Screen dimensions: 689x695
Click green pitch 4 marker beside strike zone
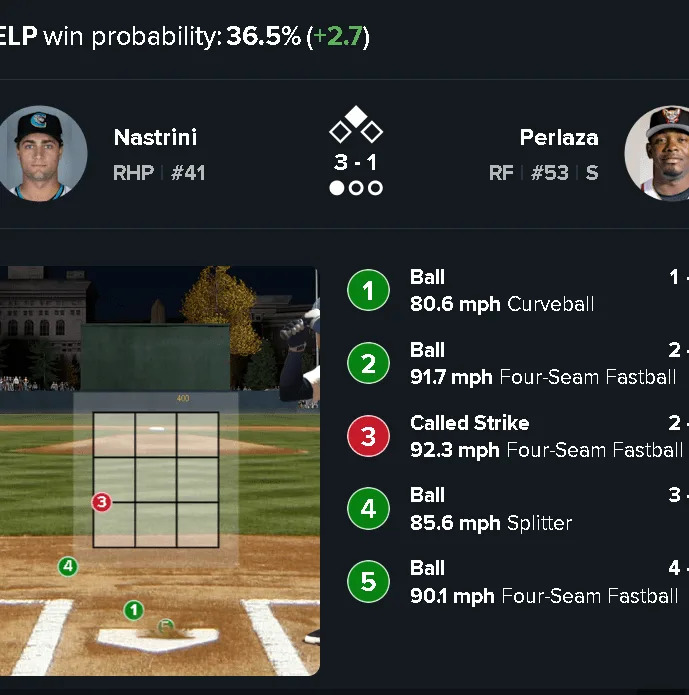(x=67, y=567)
